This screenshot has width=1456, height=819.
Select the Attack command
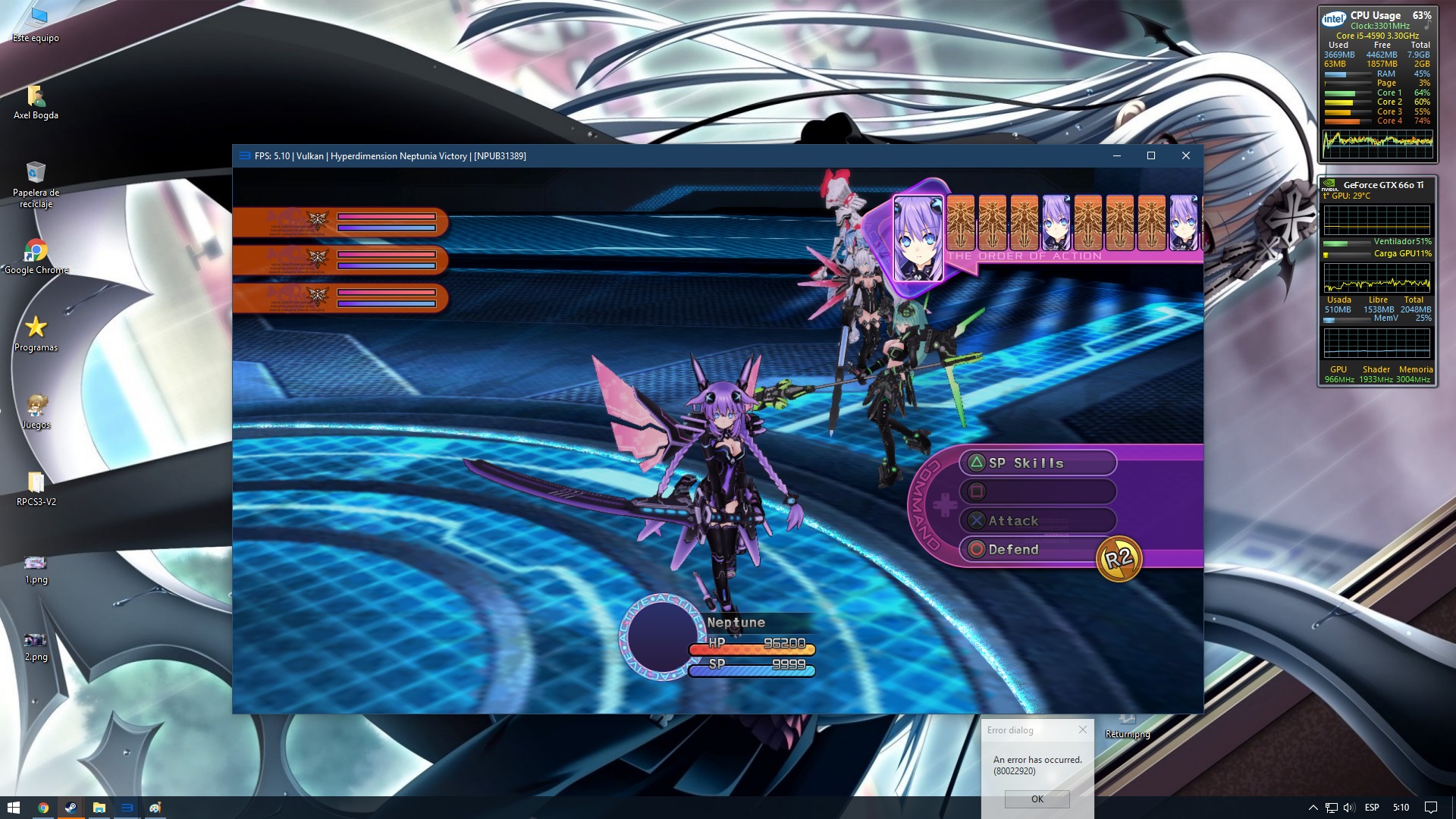1037,521
